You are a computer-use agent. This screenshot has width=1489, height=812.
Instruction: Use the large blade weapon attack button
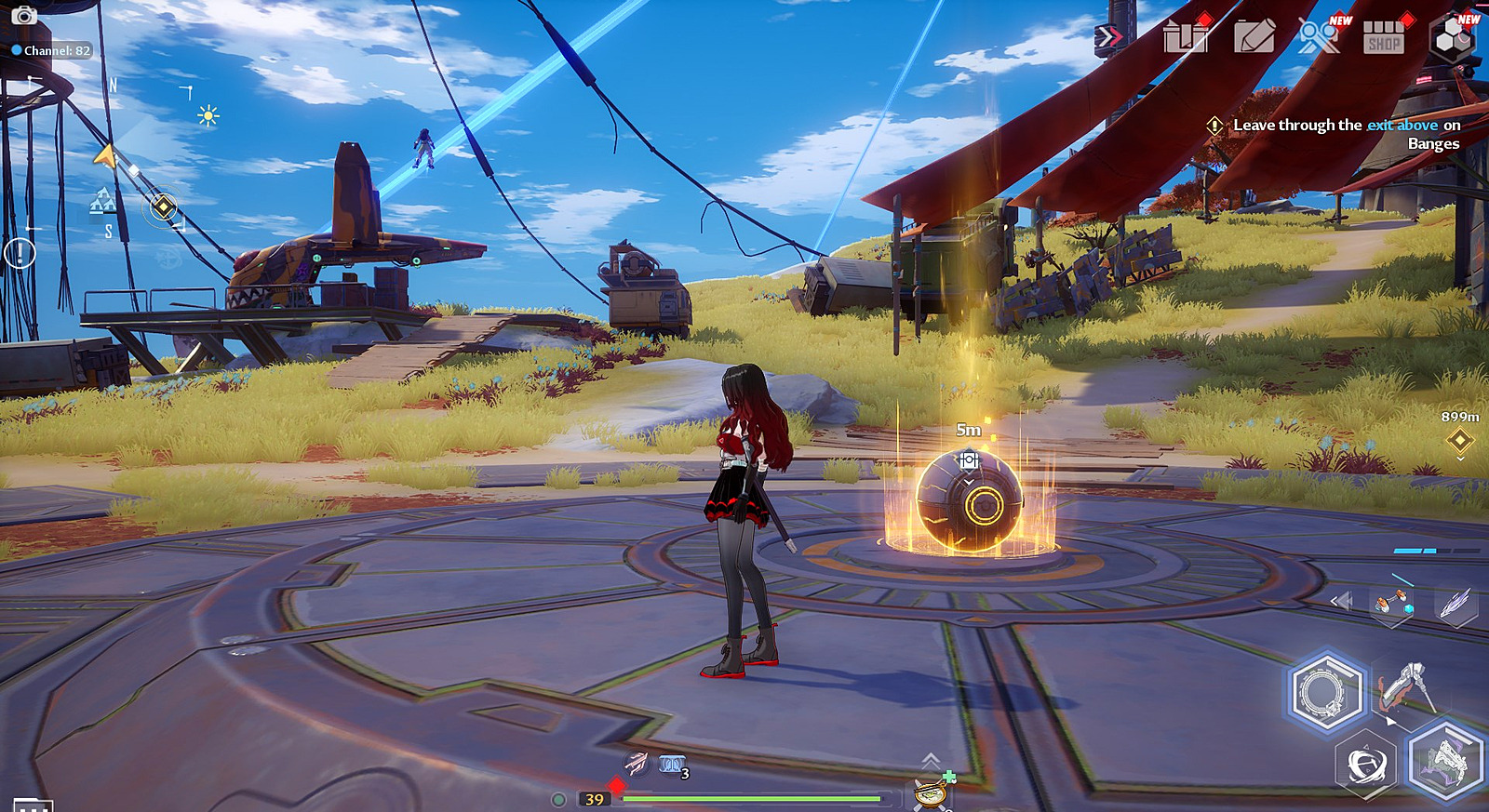click(1403, 688)
